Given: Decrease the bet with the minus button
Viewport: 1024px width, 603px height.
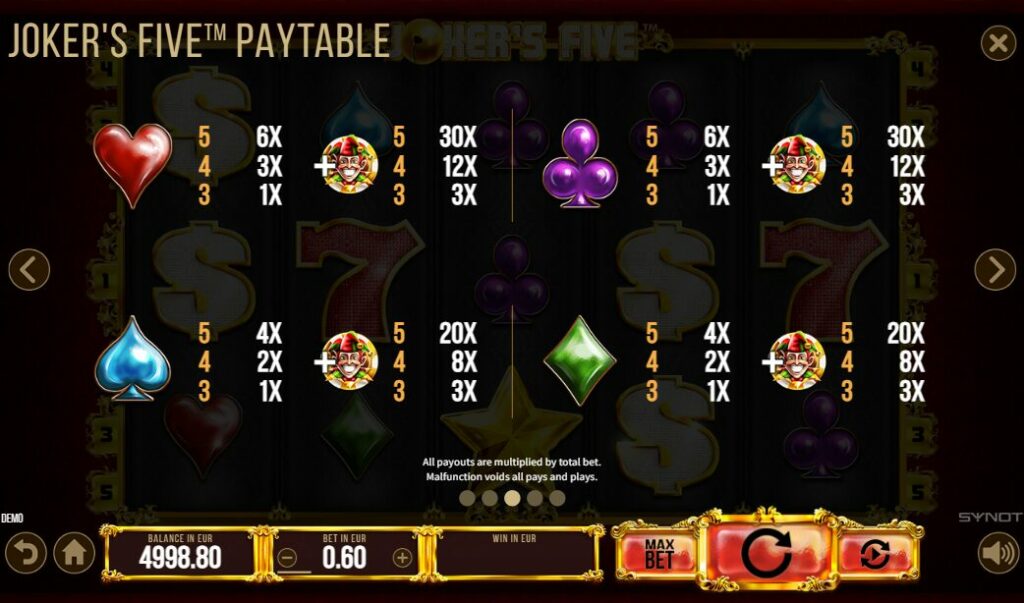Looking at the screenshot, I should click(288, 558).
